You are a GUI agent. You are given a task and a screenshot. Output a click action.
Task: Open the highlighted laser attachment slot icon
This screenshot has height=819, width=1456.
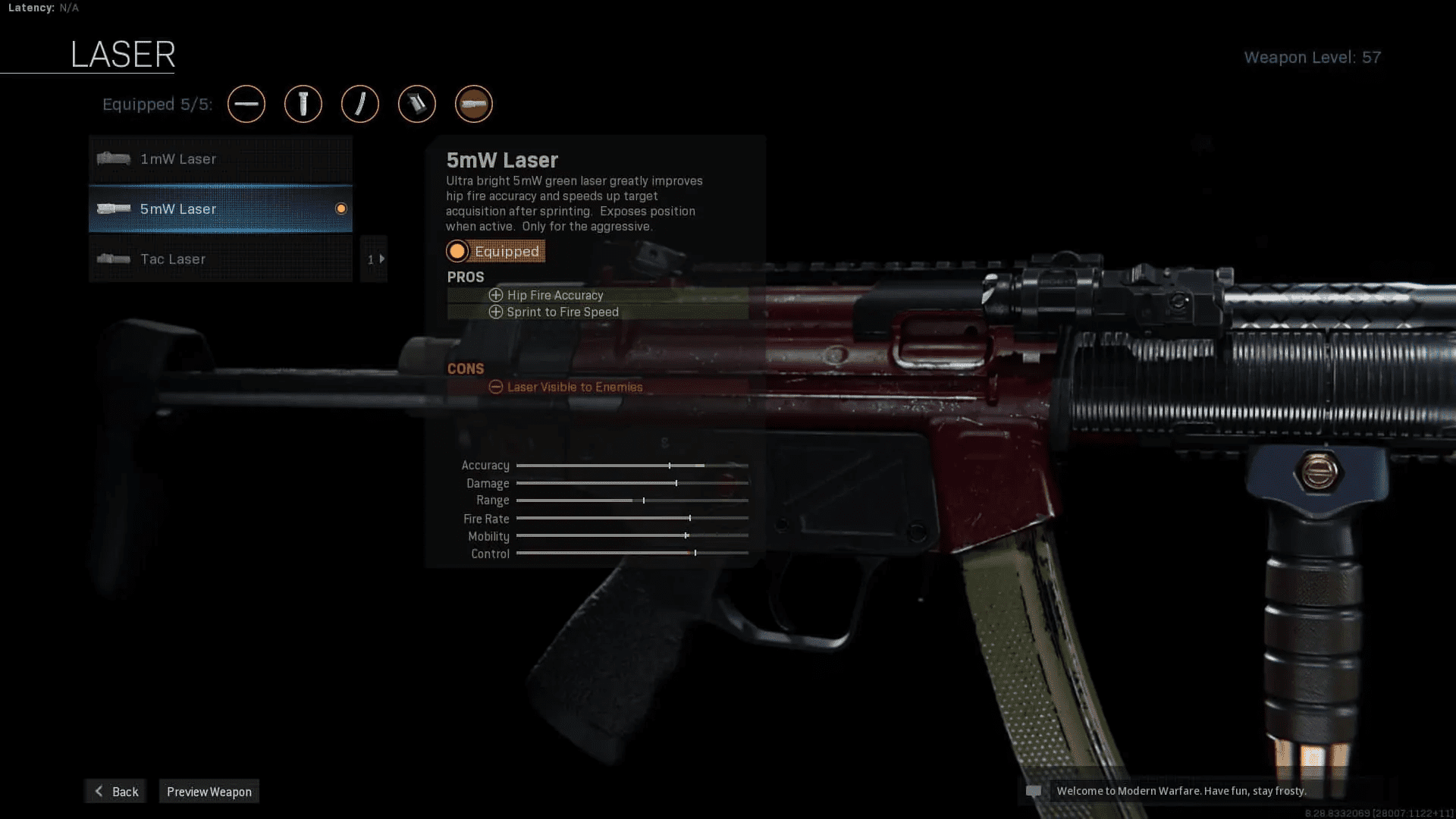[474, 104]
